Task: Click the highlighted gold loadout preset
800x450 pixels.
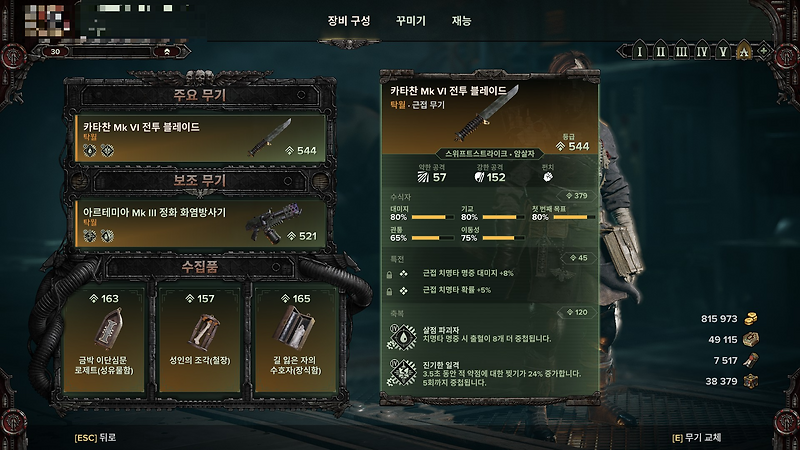Action: tap(743, 51)
